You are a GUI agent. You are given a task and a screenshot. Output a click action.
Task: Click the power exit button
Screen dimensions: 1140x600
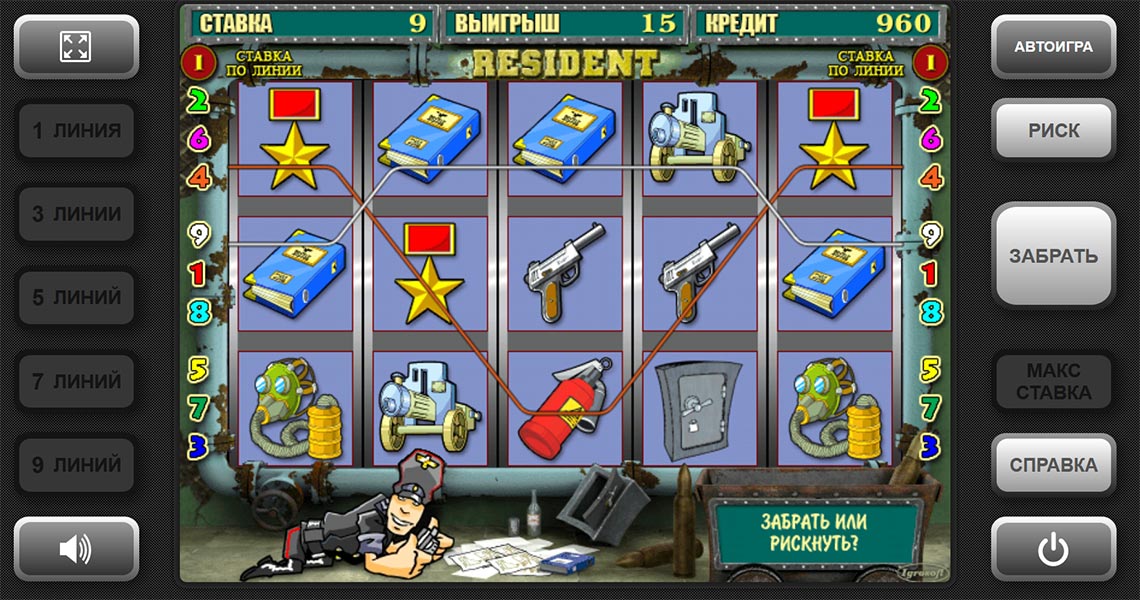1053,548
